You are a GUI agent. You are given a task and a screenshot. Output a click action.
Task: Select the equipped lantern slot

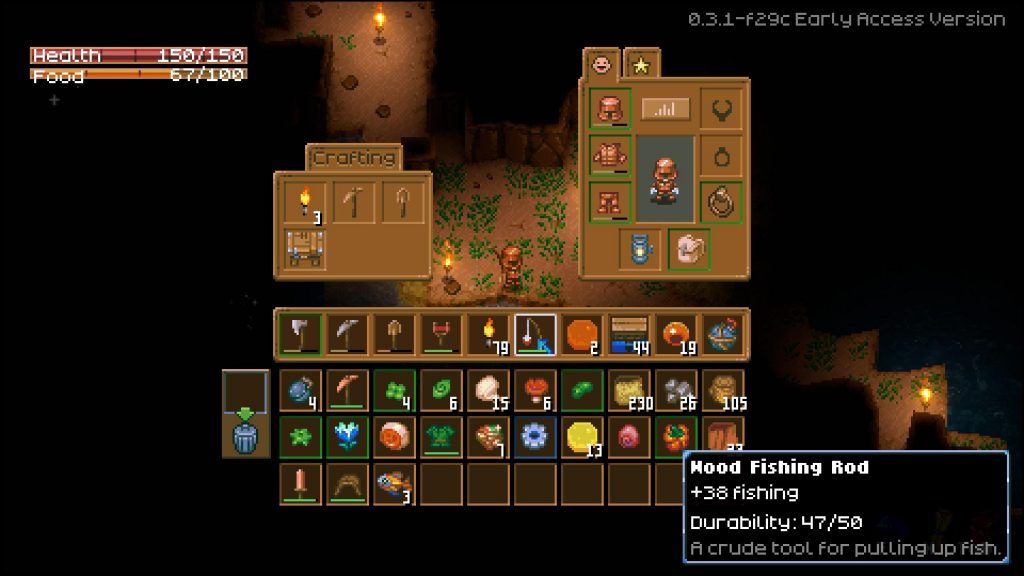point(640,249)
